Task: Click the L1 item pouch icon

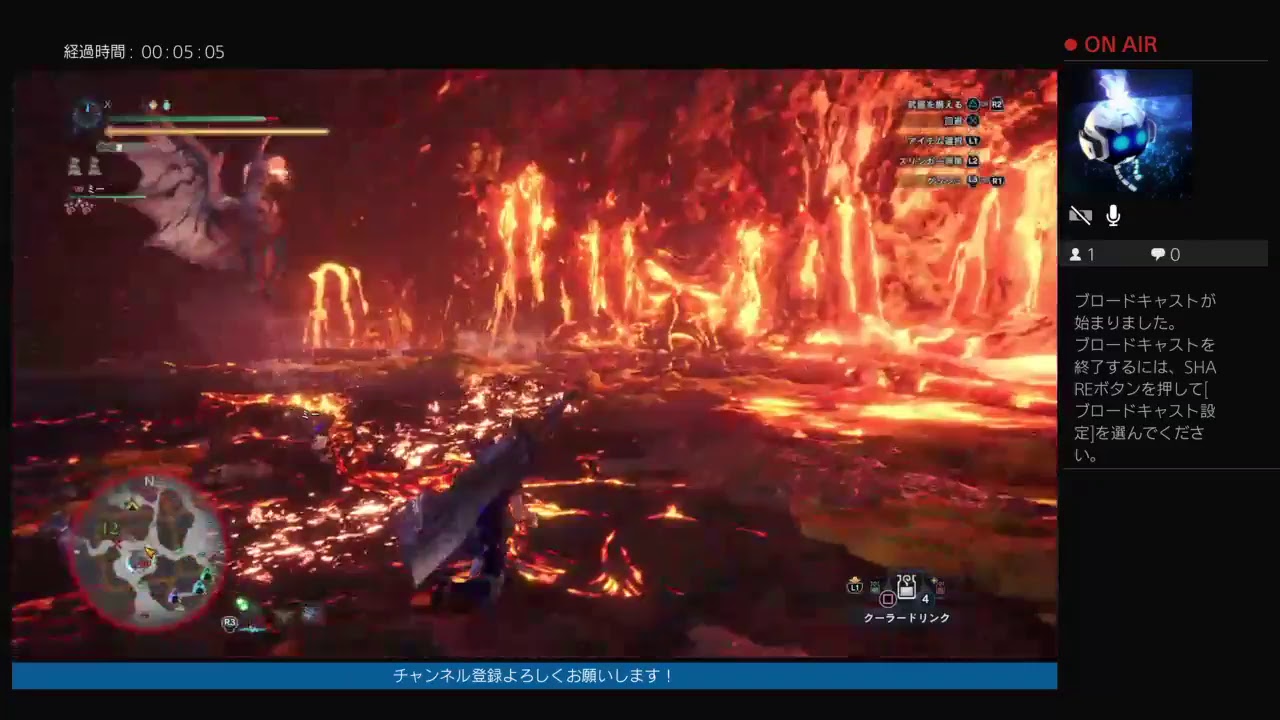Action: pos(854,585)
